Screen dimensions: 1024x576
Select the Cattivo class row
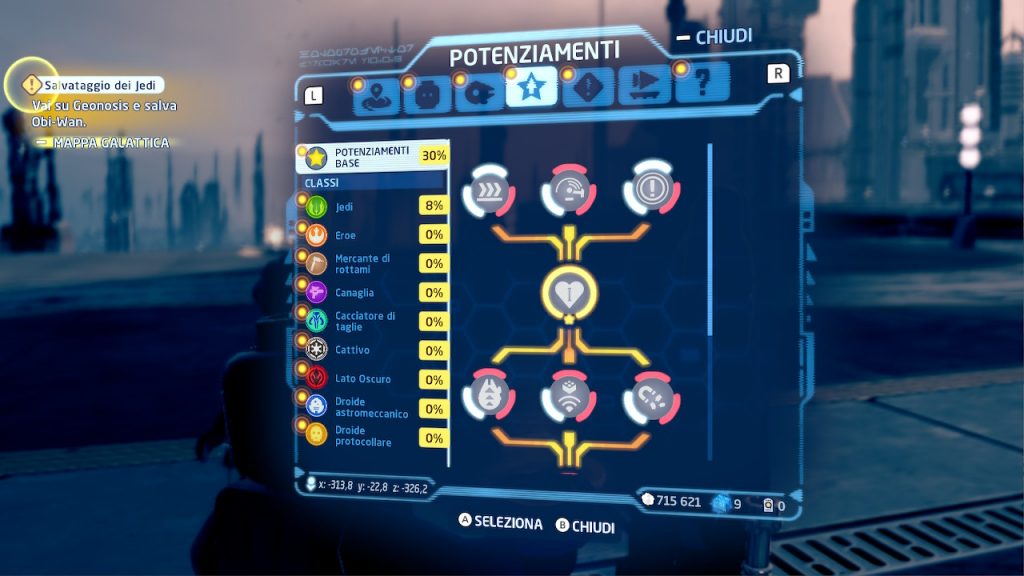coord(371,351)
